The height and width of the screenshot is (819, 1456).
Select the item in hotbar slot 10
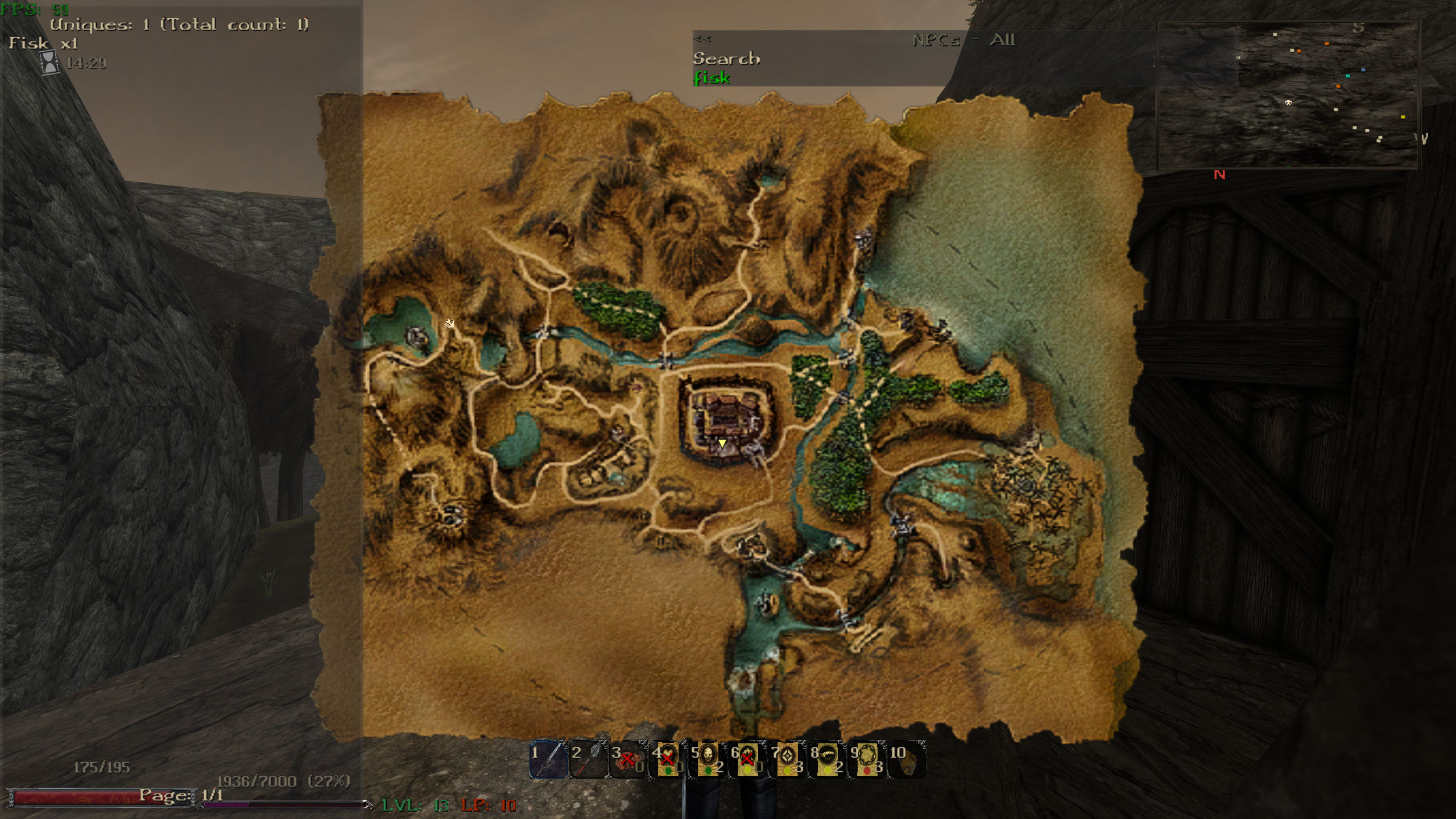click(907, 760)
